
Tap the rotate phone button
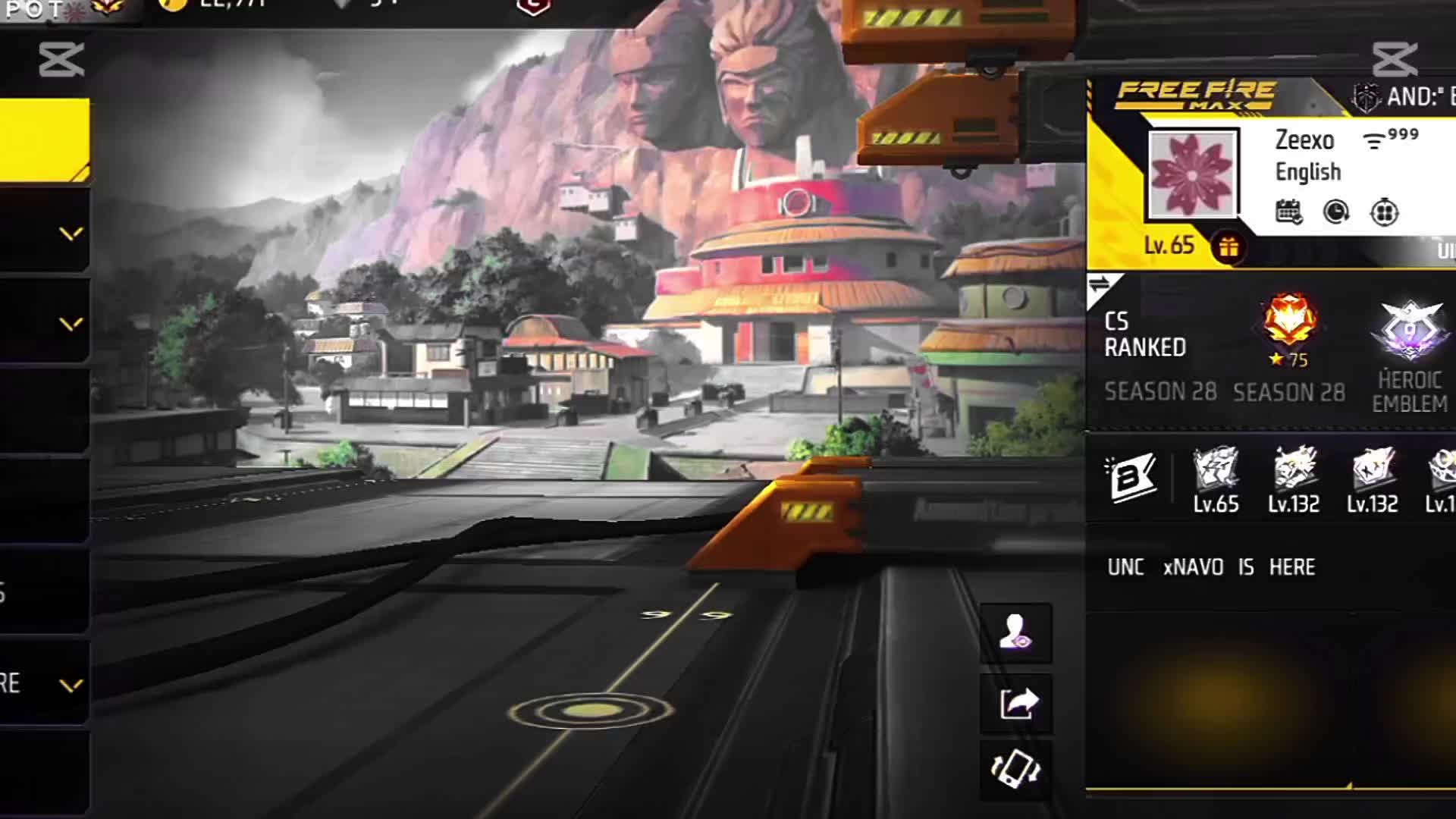click(1015, 769)
